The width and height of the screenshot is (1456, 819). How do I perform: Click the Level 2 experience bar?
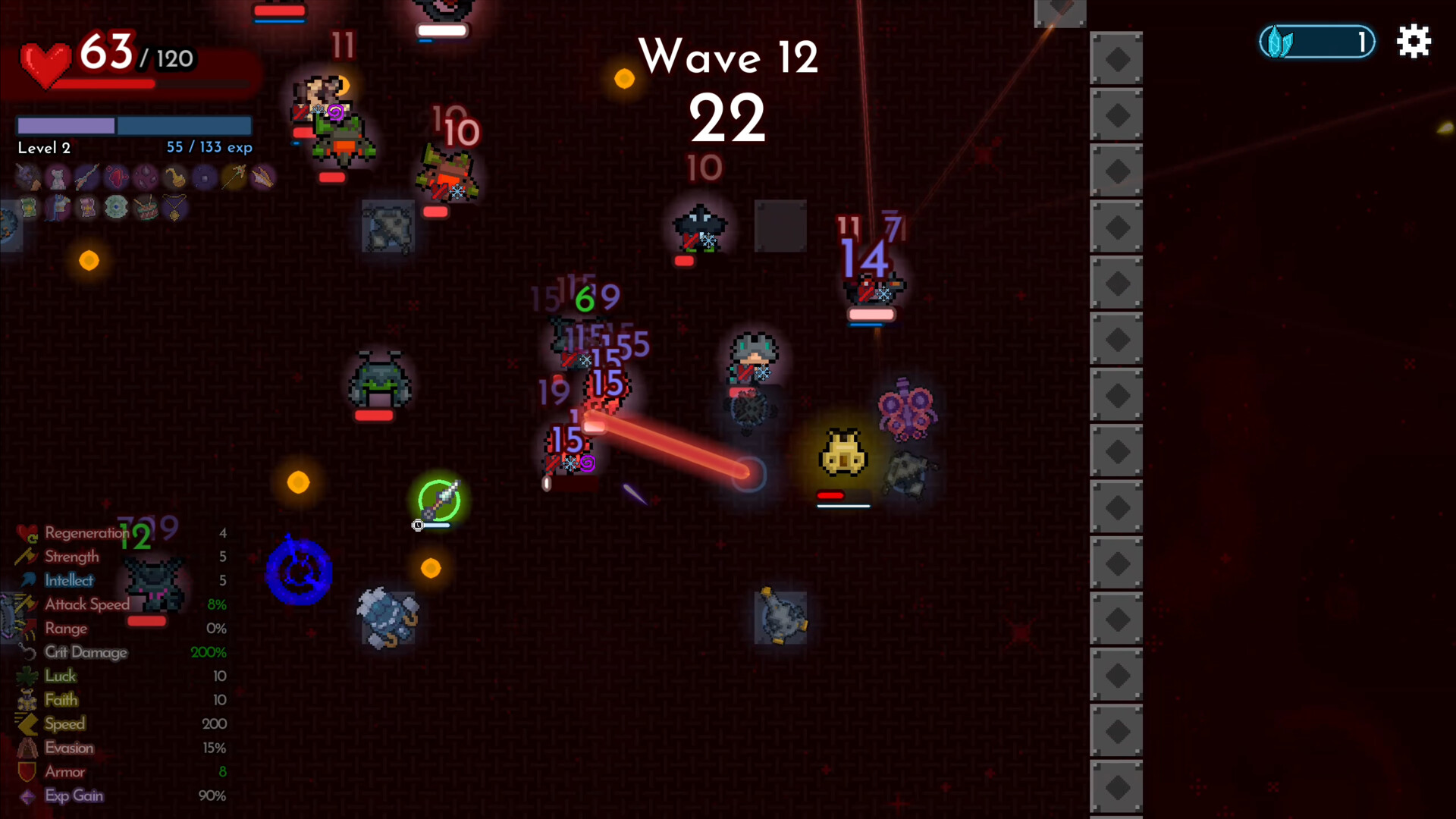coord(133,125)
